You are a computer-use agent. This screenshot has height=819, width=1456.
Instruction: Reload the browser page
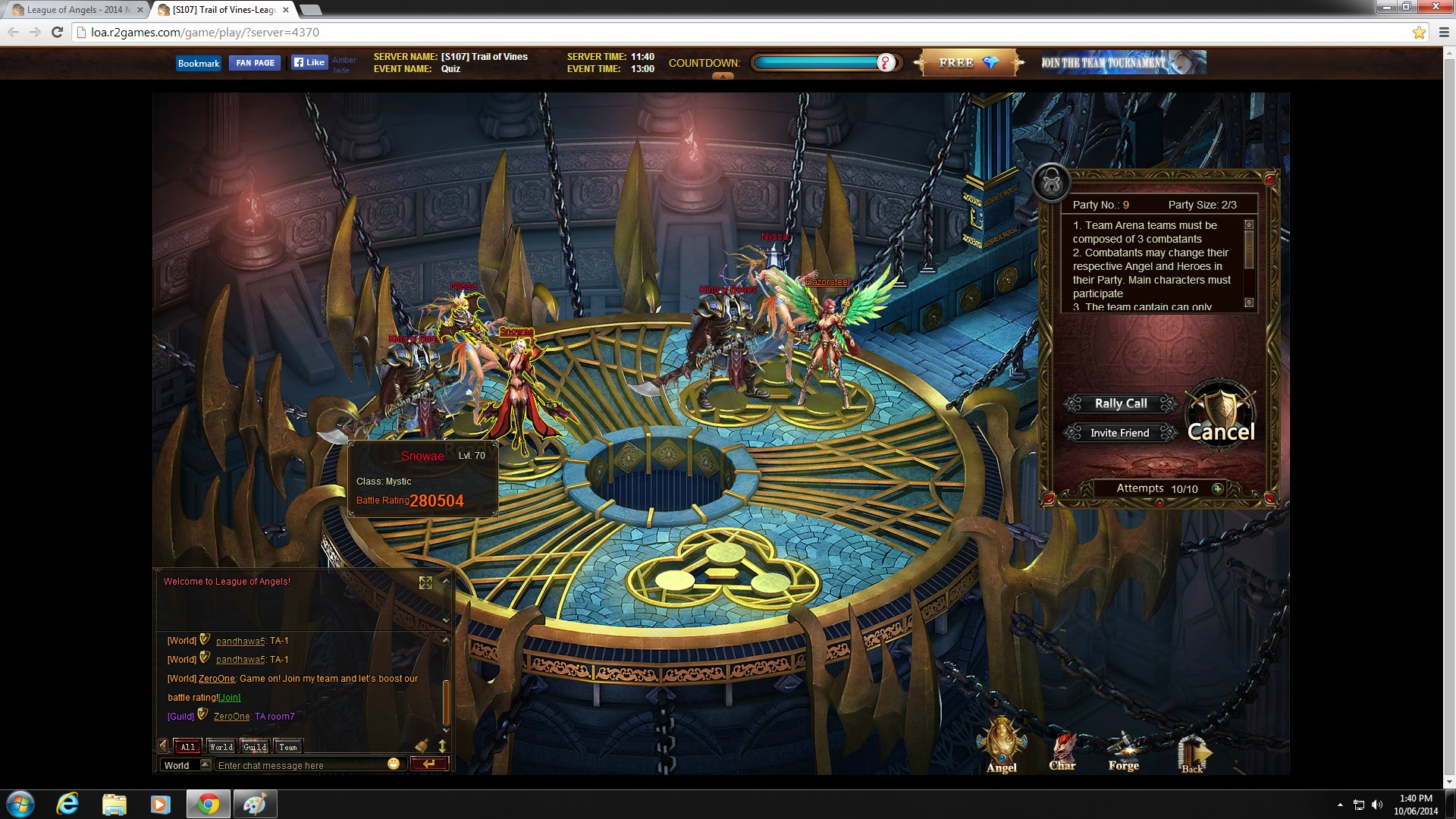pyautogui.click(x=57, y=32)
